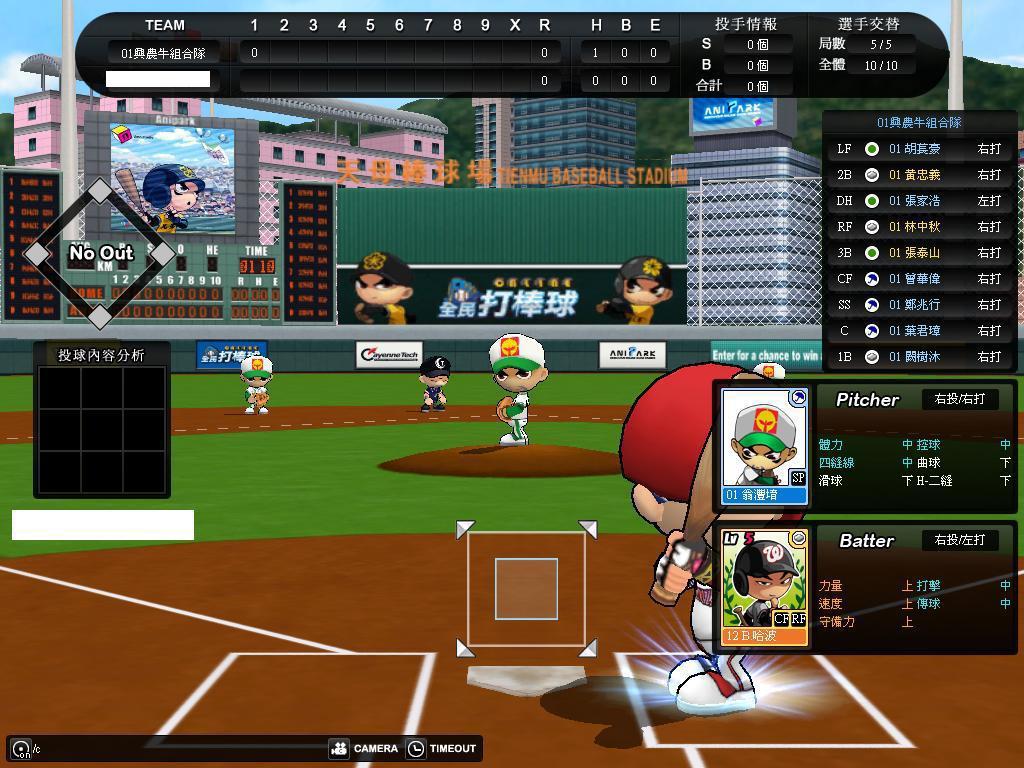The image size is (1024, 768).
Task: Toggle the chat on/off icon
Action: click(x=21, y=748)
